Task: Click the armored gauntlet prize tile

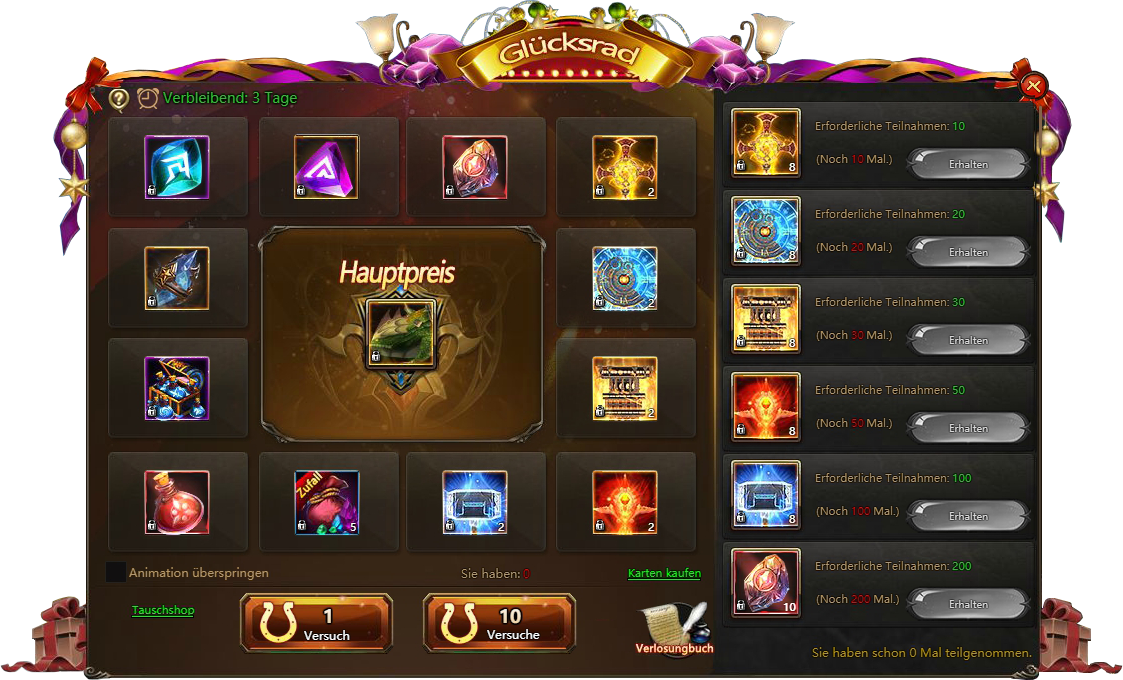Action: coord(177,278)
